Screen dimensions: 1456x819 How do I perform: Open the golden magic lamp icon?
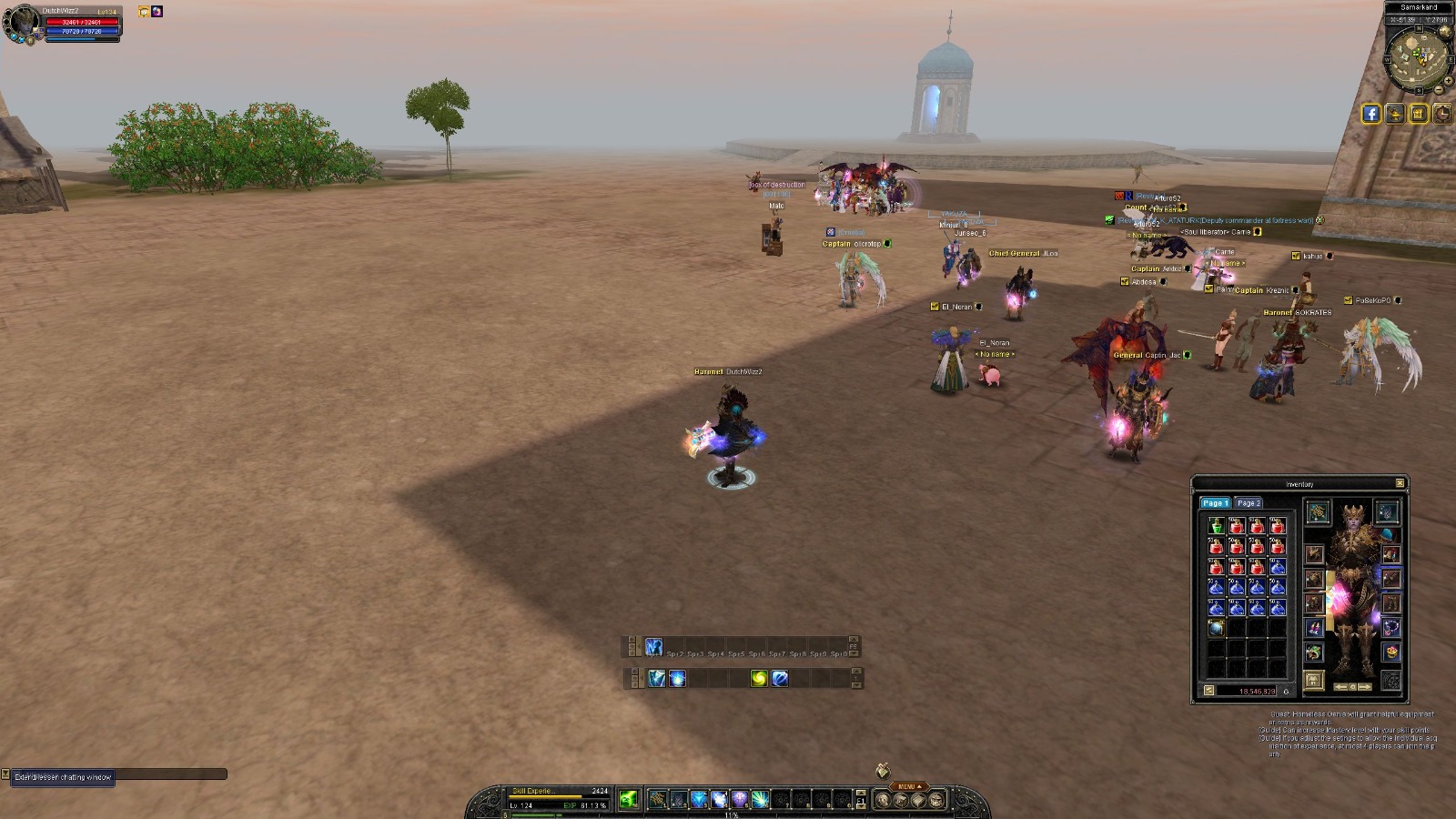pos(1394,114)
